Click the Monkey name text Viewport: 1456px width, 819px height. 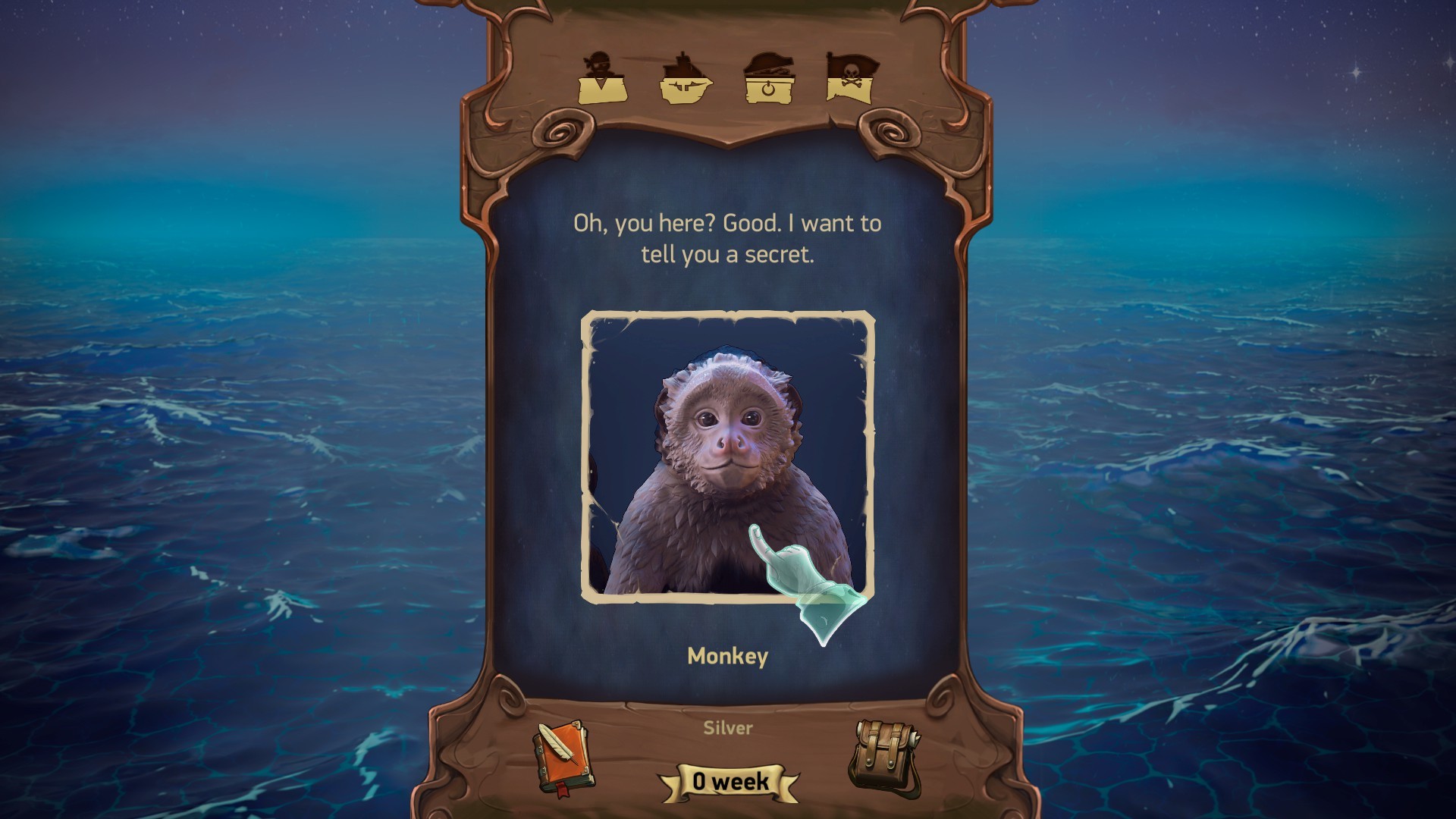click(726, 657)
